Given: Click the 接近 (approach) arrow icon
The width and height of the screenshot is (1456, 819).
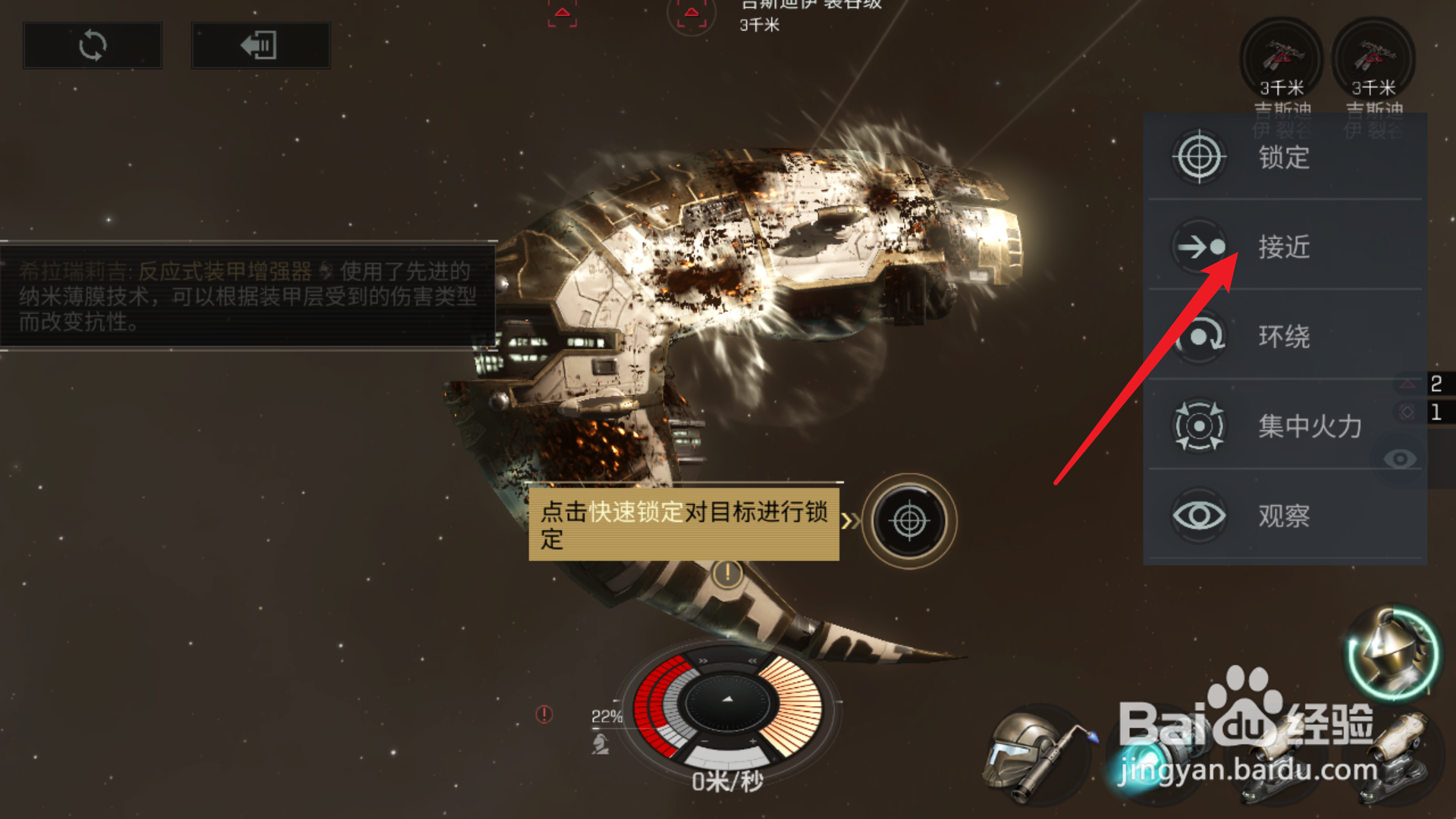Looking at the screenshot, I should pyautogui.click(x=1199, y=247).
